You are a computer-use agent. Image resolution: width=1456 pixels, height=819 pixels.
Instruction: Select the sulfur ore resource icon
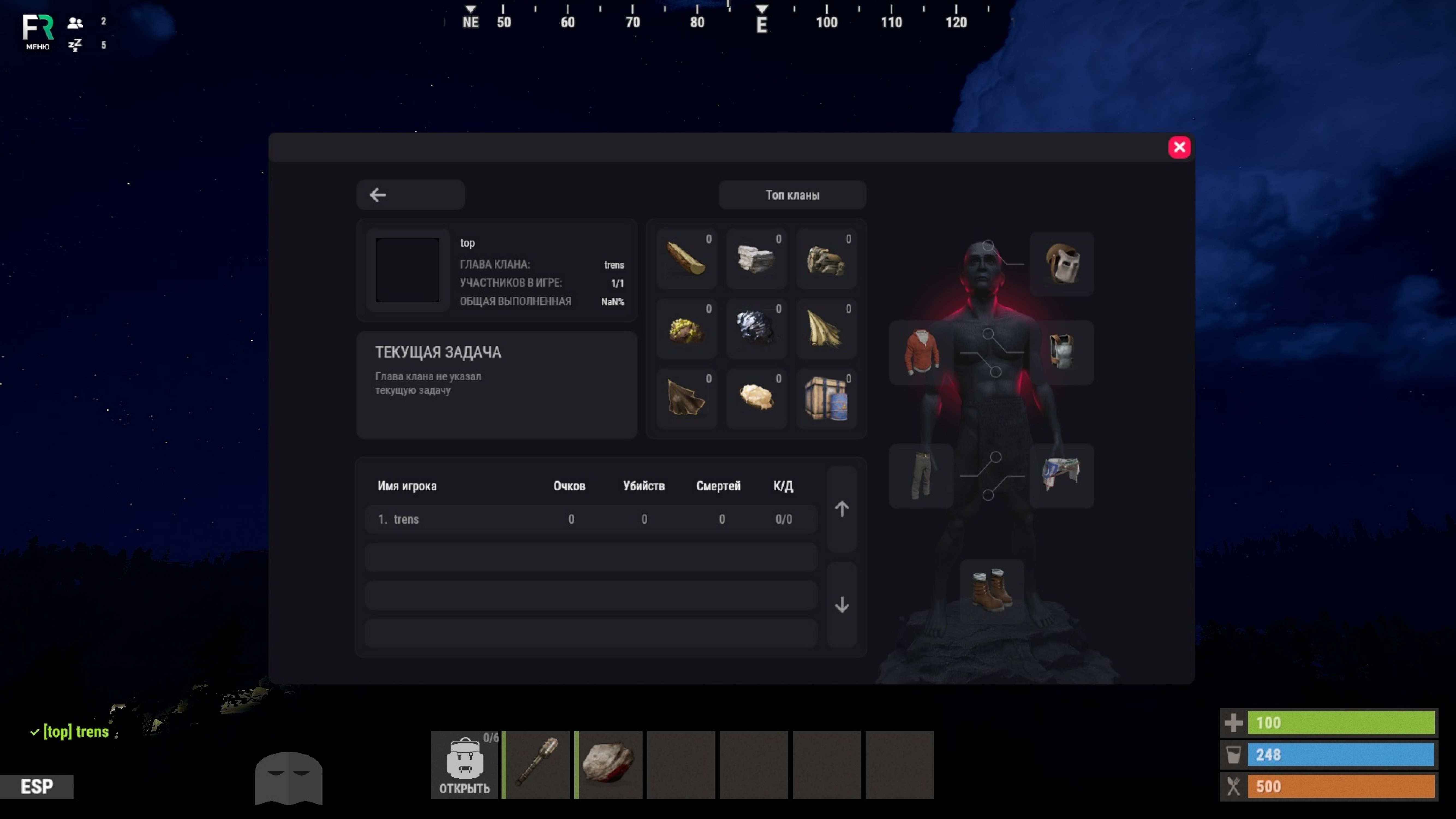pos(686,329)
